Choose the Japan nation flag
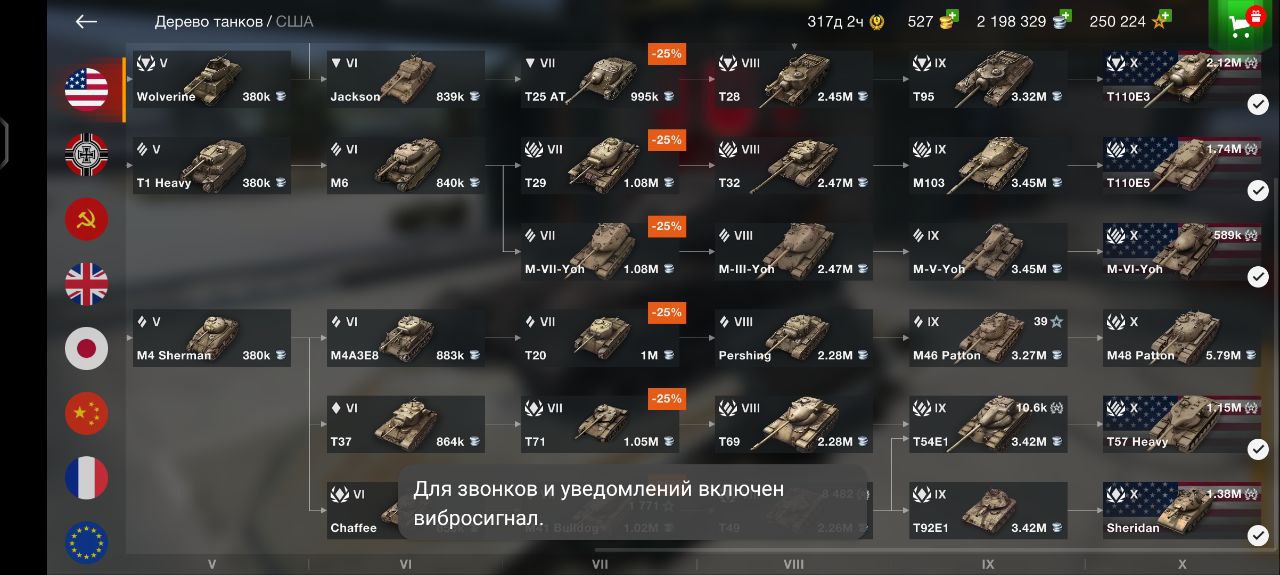 click(87, 349)
